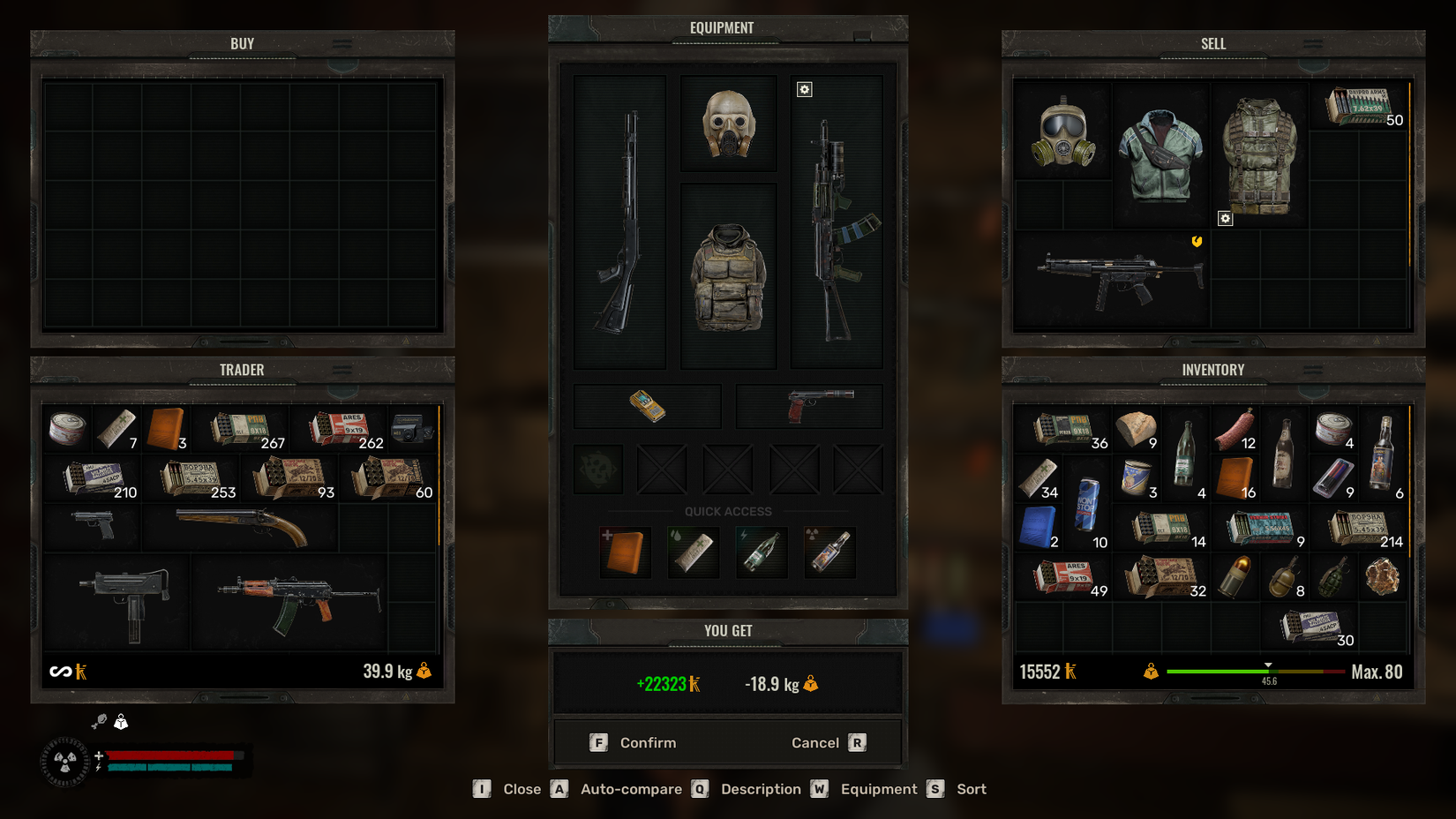
Task: Select the medkit in Quick Access
Action: pos(626,552)
